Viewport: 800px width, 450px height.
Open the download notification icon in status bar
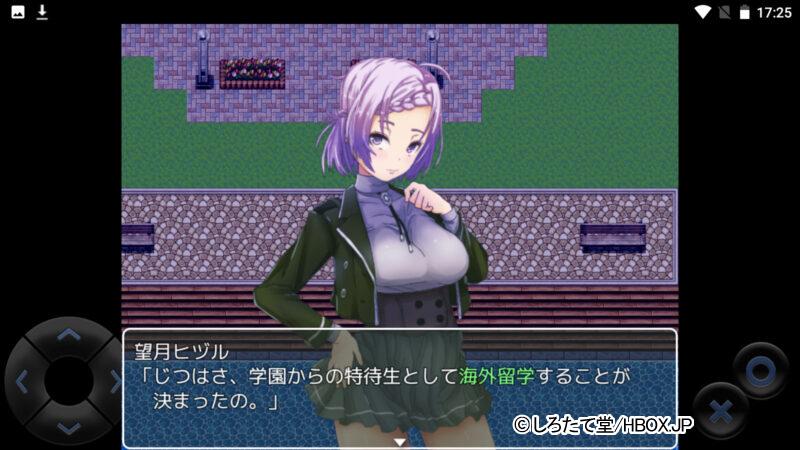(42, 12)
